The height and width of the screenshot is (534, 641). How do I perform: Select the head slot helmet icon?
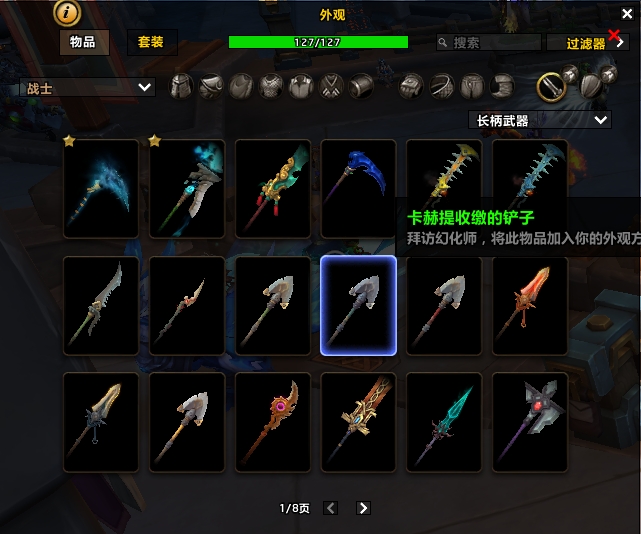(181, 87)
